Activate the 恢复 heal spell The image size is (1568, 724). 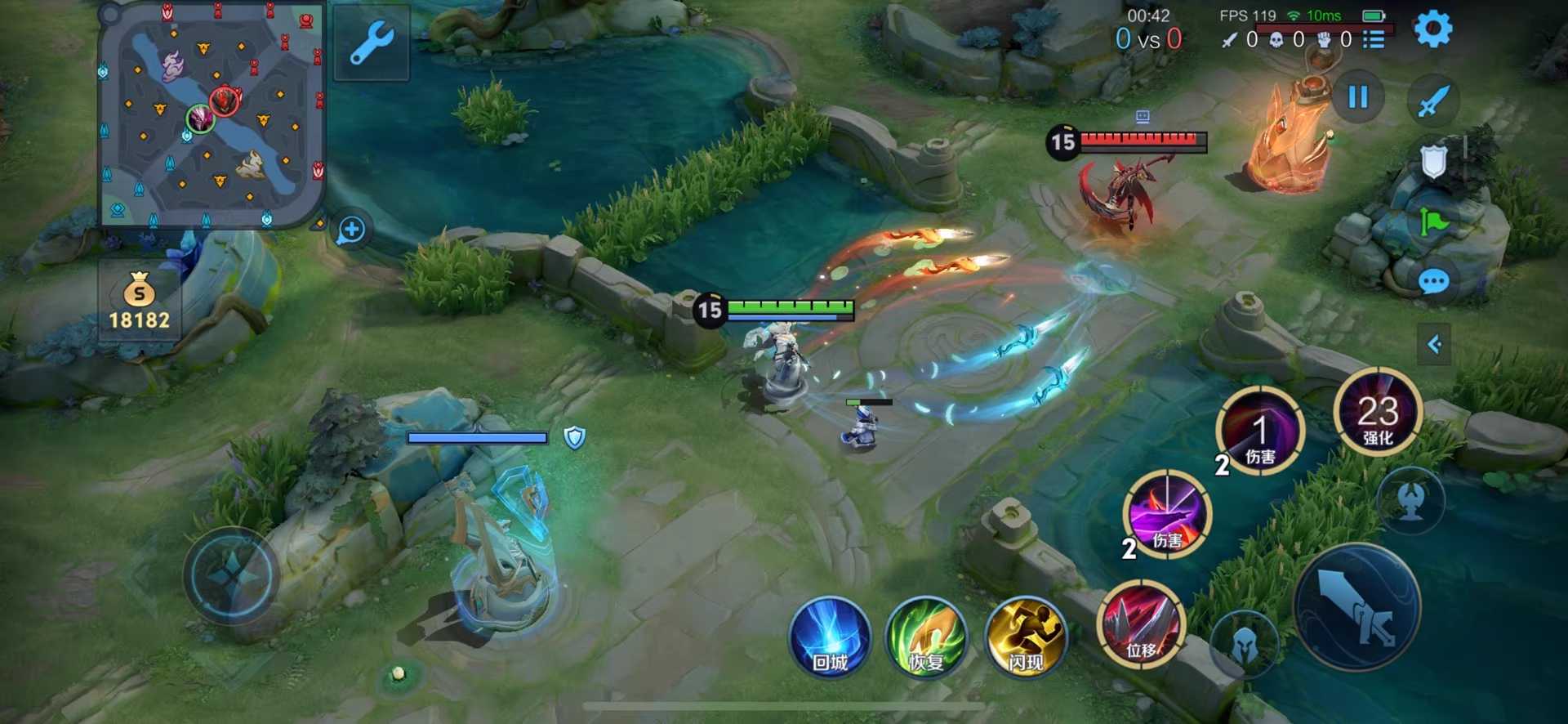point(927,637)
